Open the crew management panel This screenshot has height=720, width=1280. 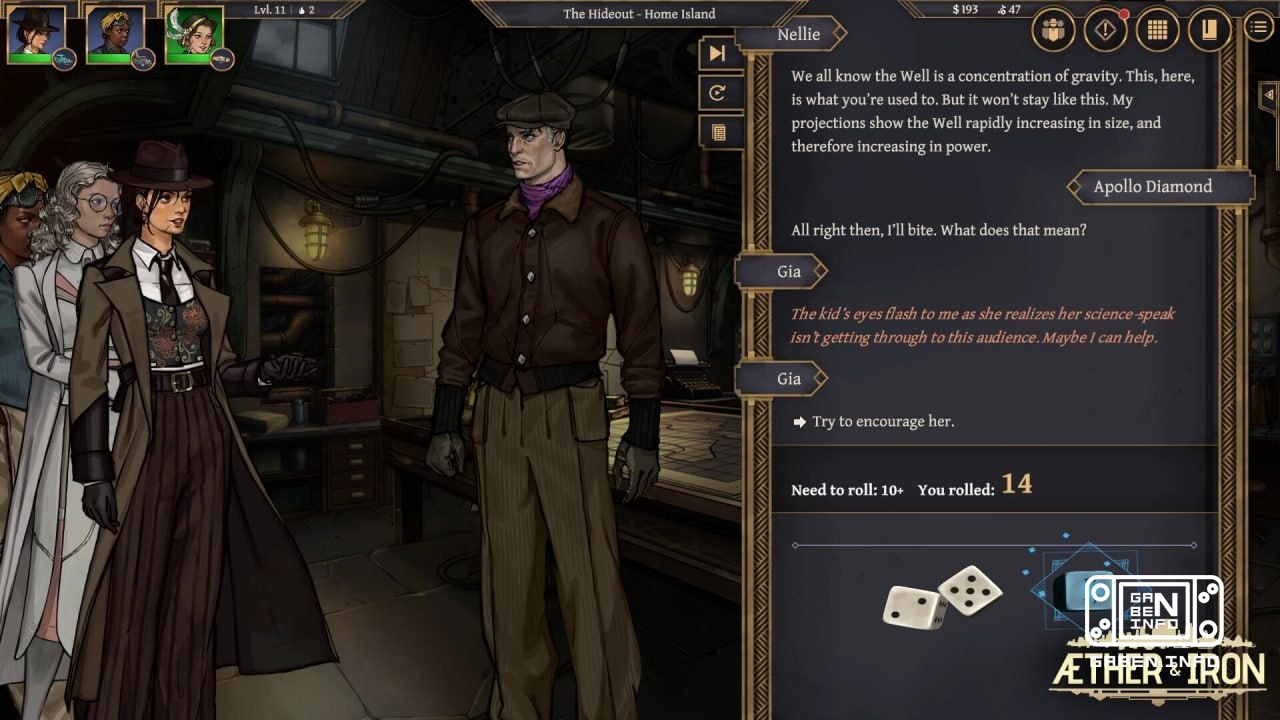1055,29
